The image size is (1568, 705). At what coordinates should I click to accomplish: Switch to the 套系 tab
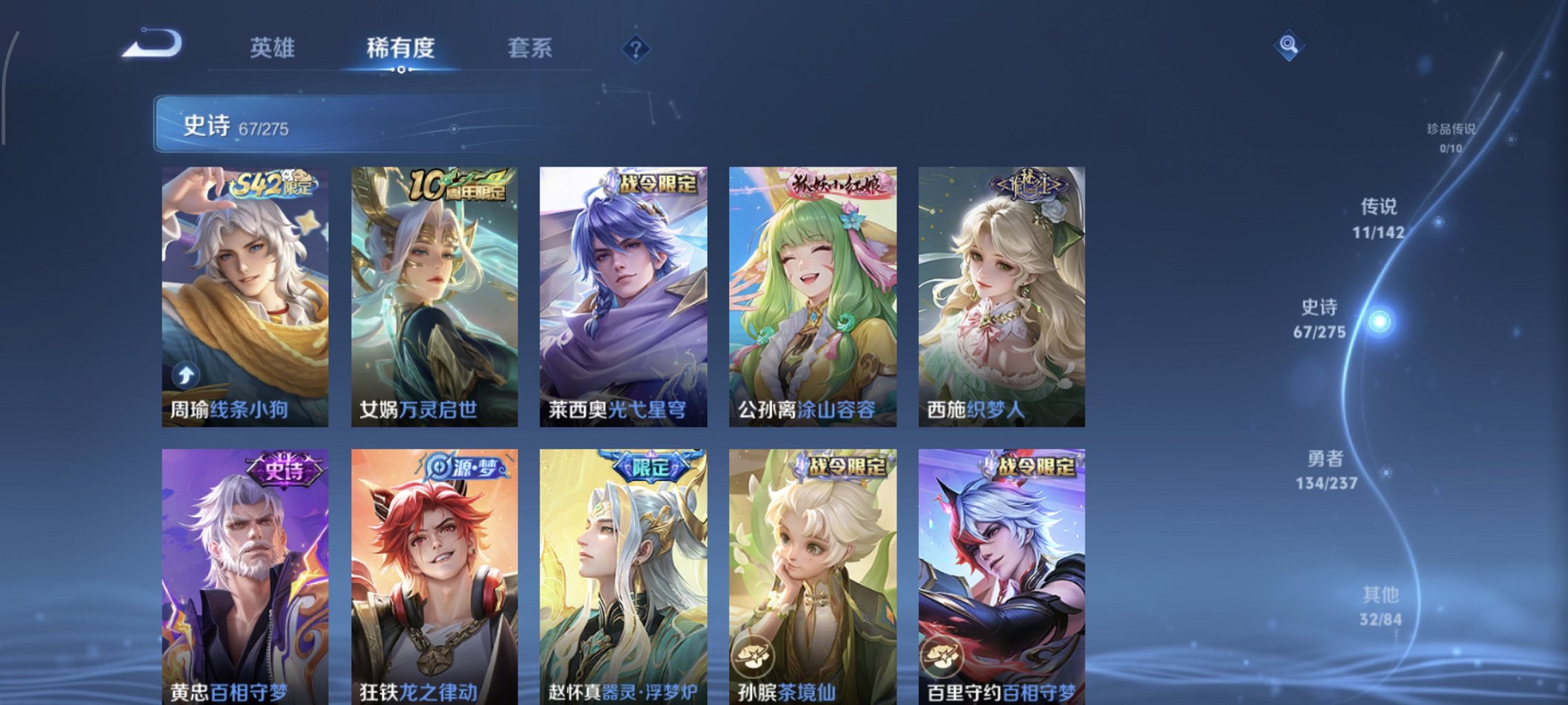tap(530, 48)
